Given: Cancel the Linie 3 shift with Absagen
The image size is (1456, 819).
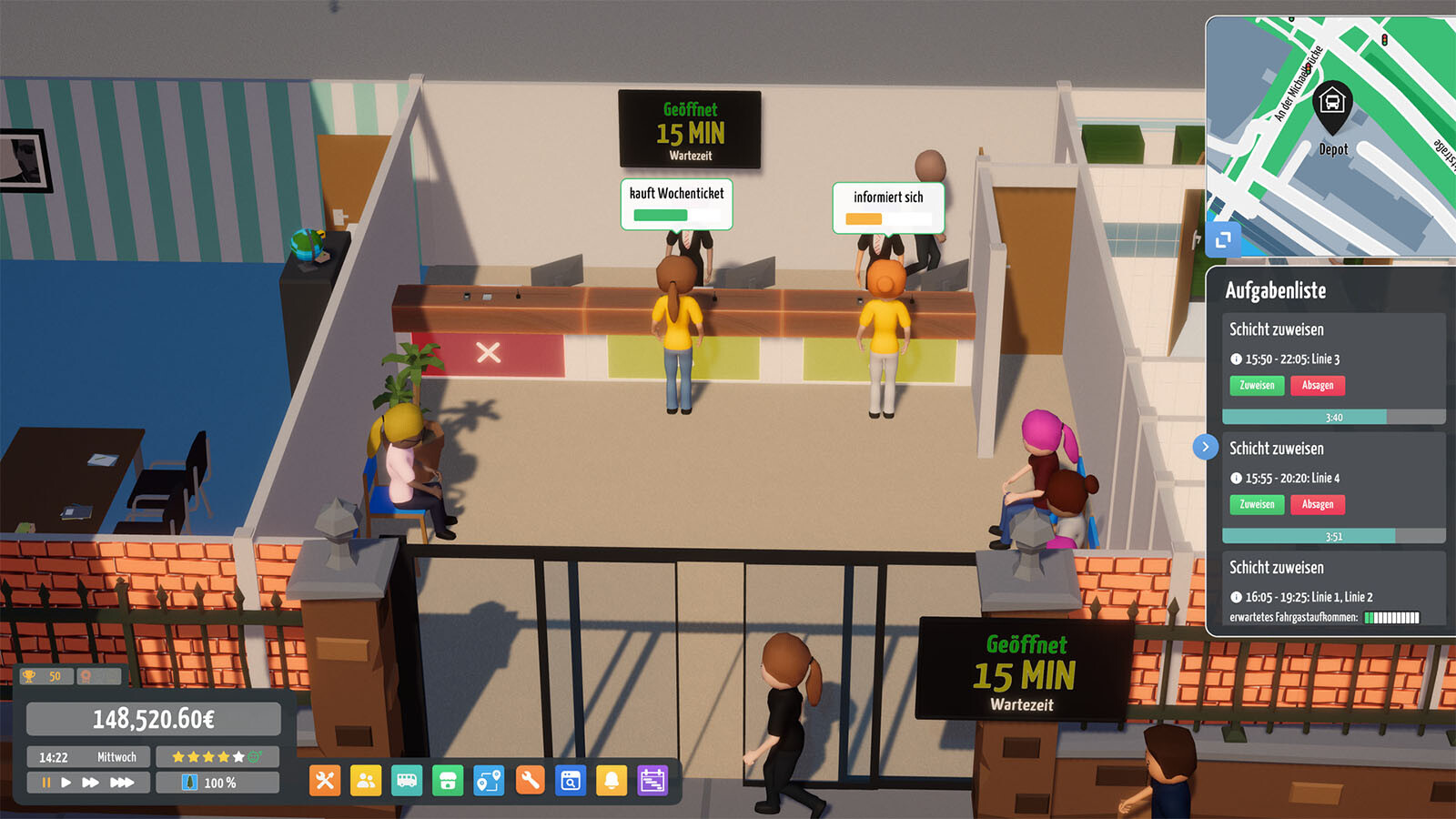Looking at the screenshot, I should coord(1317,386).
